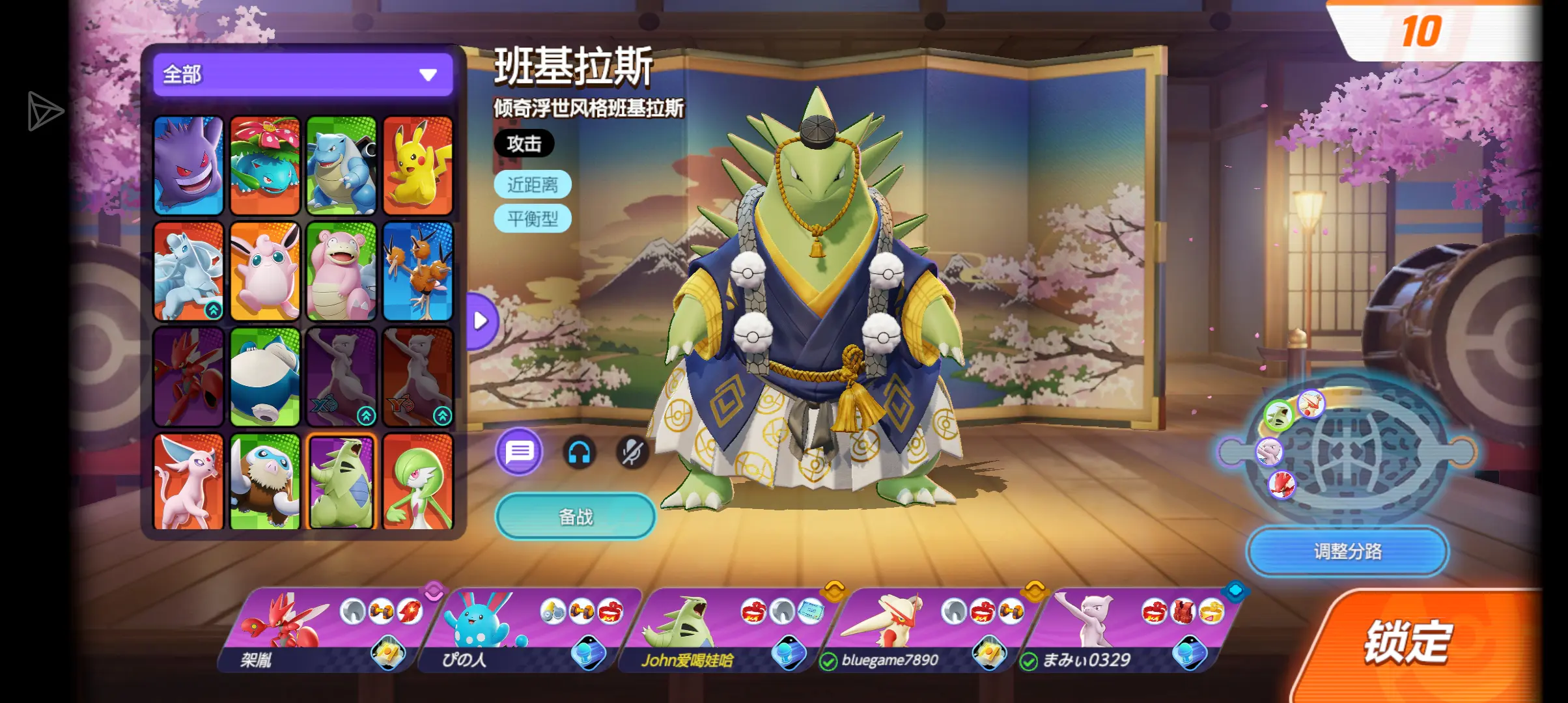Toggle the headphone voice chat
Image resolution: width=1568 pixels, height=703 pixels.
(x=579, y=452)
